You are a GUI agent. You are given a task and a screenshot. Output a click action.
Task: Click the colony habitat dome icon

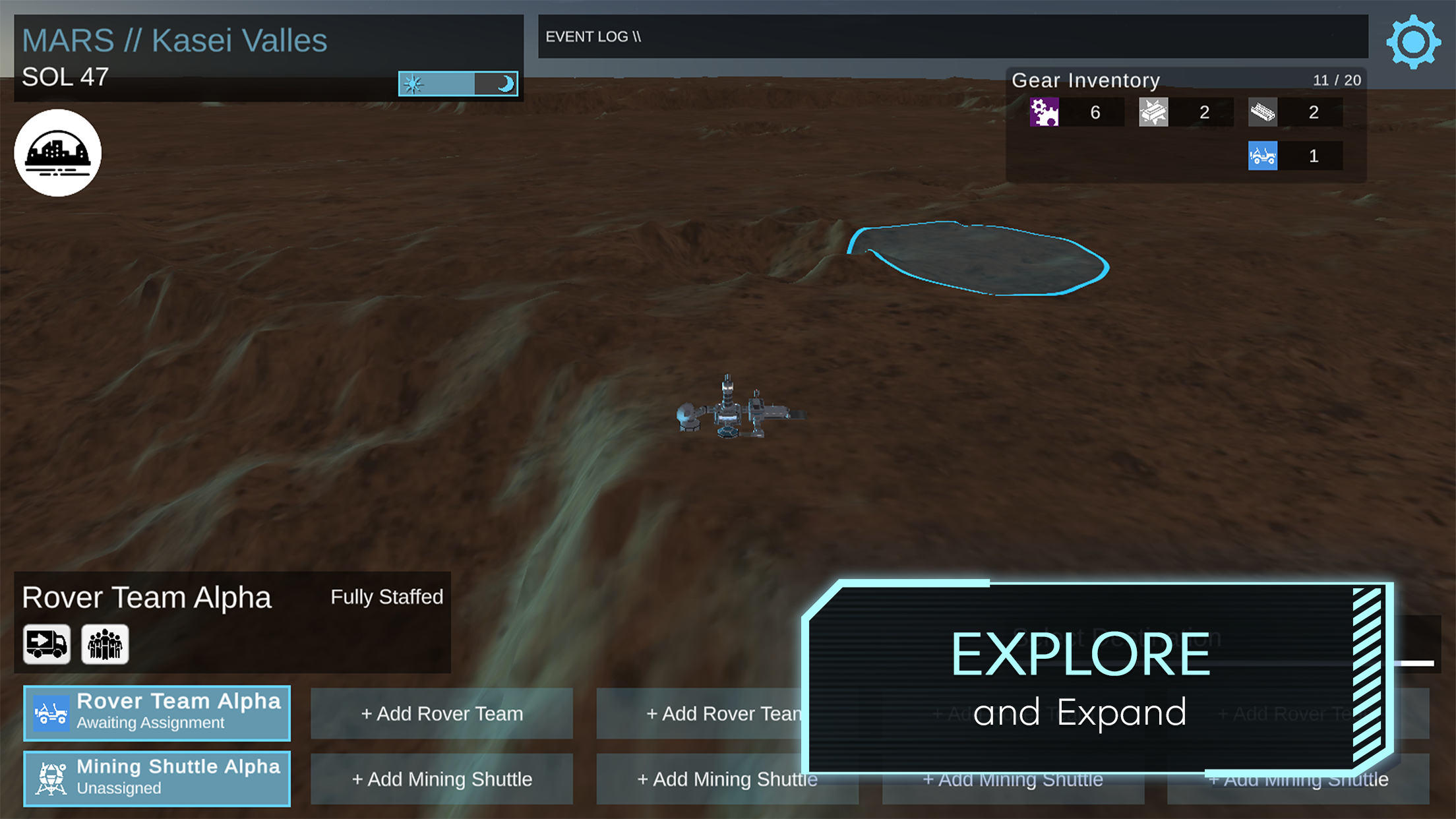tap(57, 152)
